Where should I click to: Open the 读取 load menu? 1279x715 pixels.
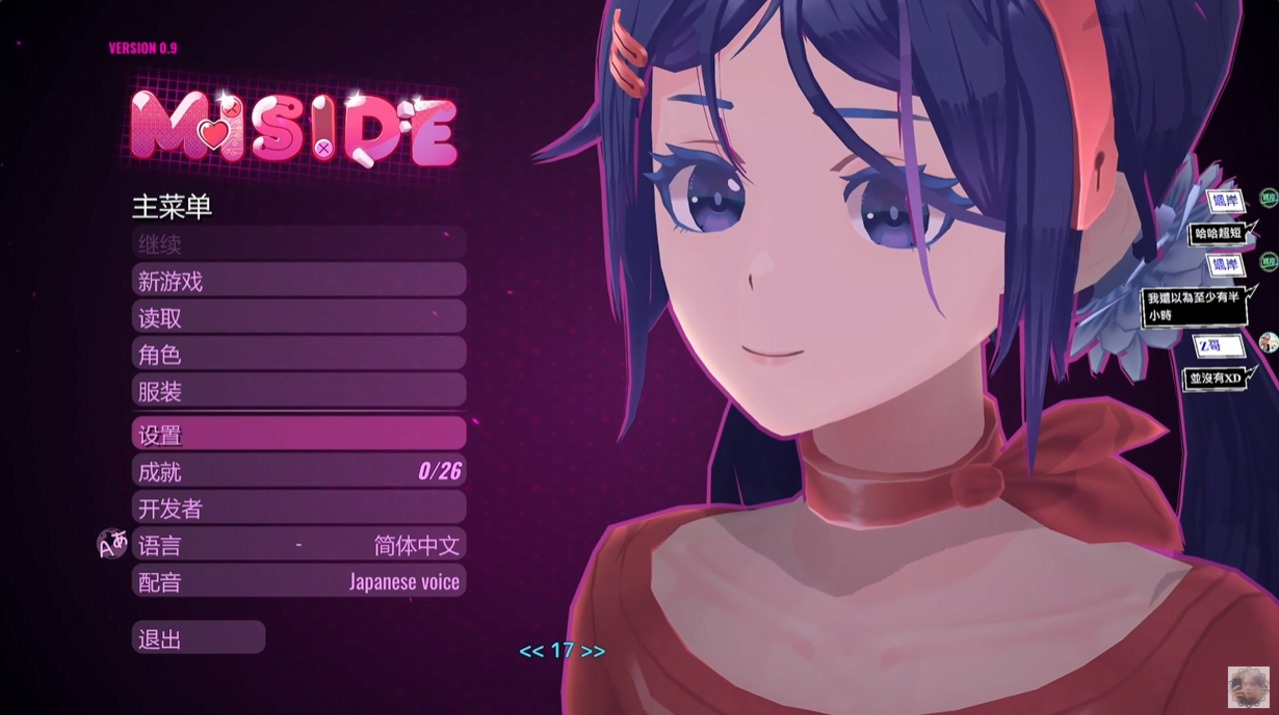pos(298,318)
